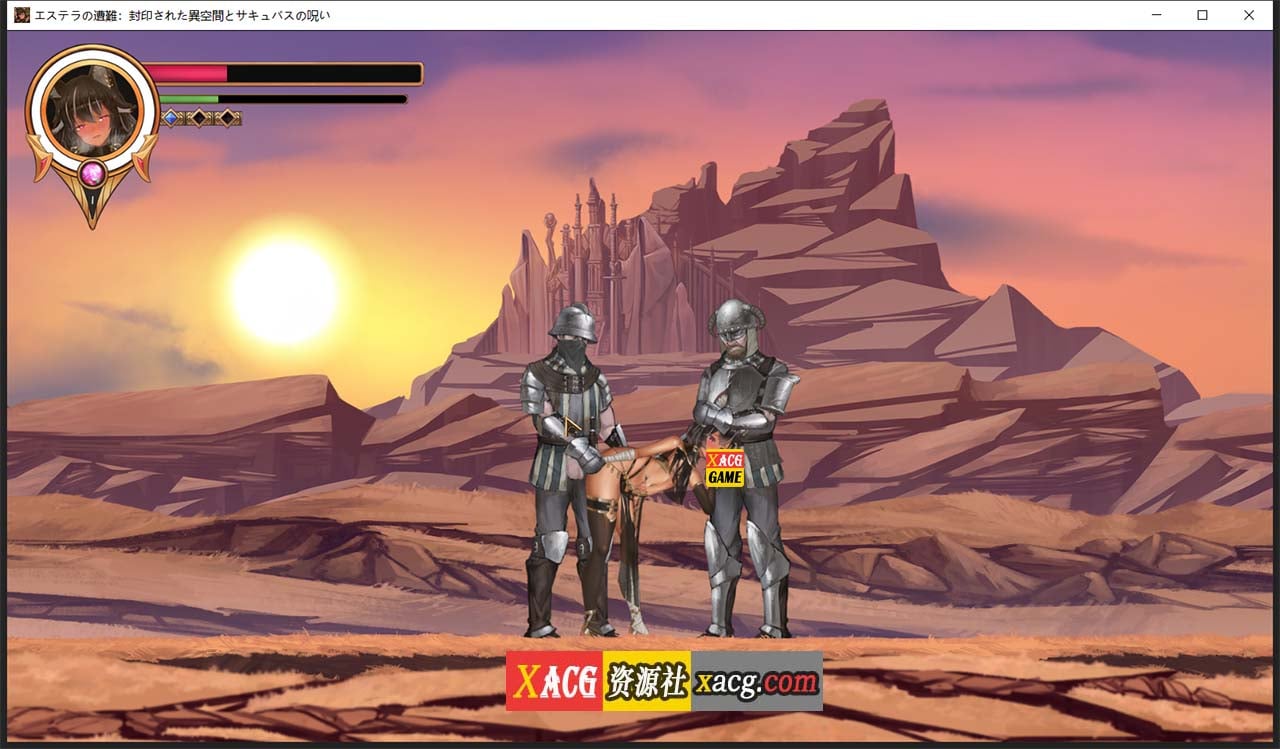Click the level I pendant marker
Image resolution: width=1280 pixels, height=749 pixels.
pyautogui.click(x=92, y=198)
